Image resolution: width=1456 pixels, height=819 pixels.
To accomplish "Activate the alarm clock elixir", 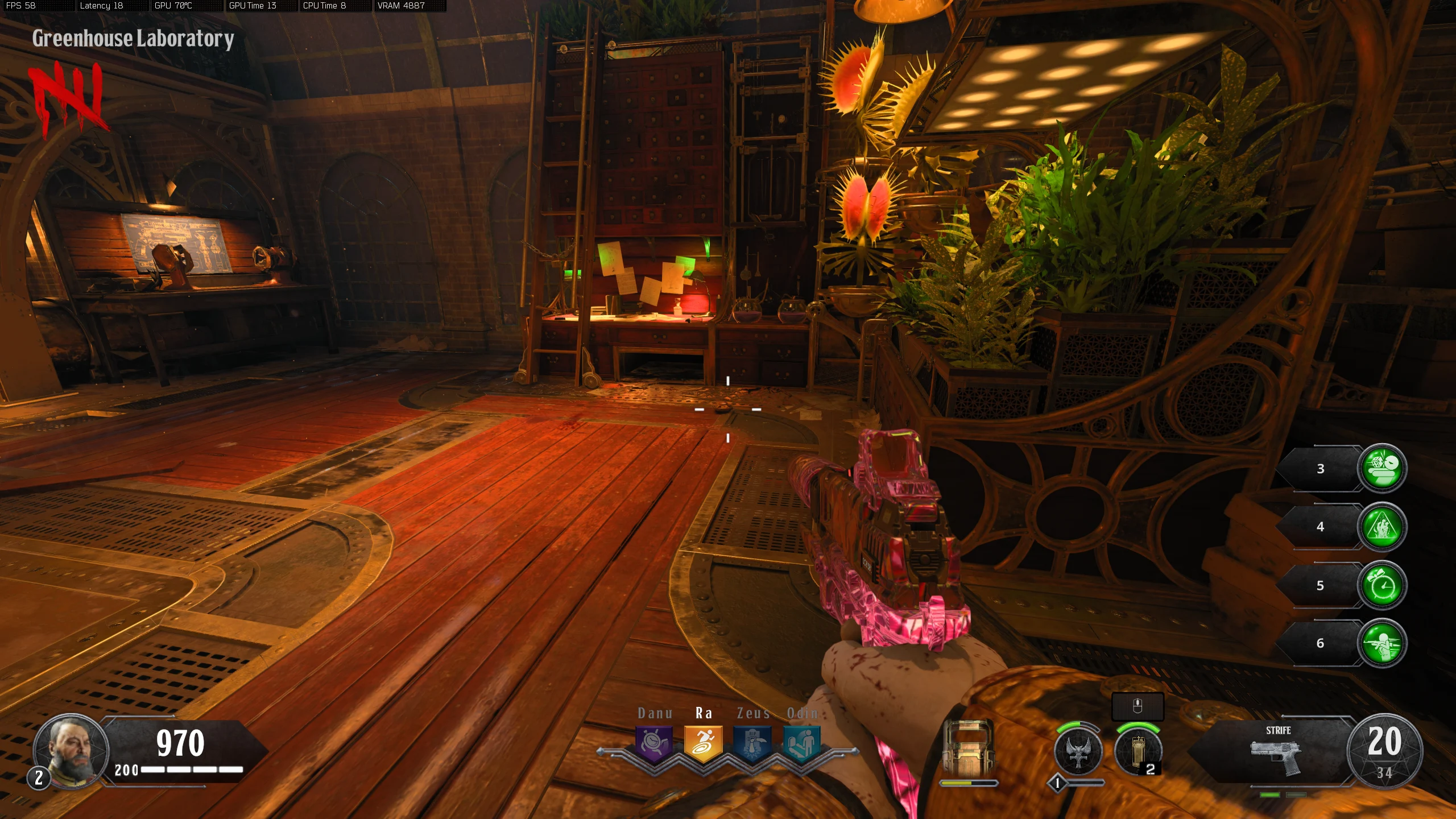I will (x=1382, y=585).
